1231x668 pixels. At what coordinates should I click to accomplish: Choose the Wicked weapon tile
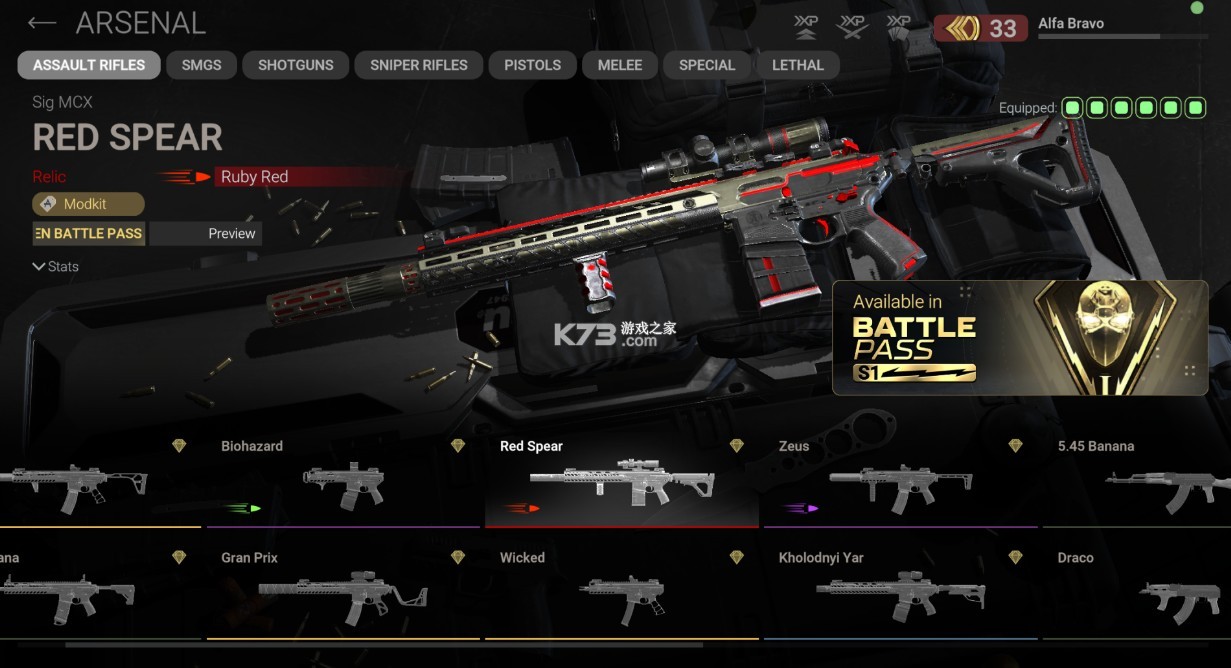click(x=621, y=592)
